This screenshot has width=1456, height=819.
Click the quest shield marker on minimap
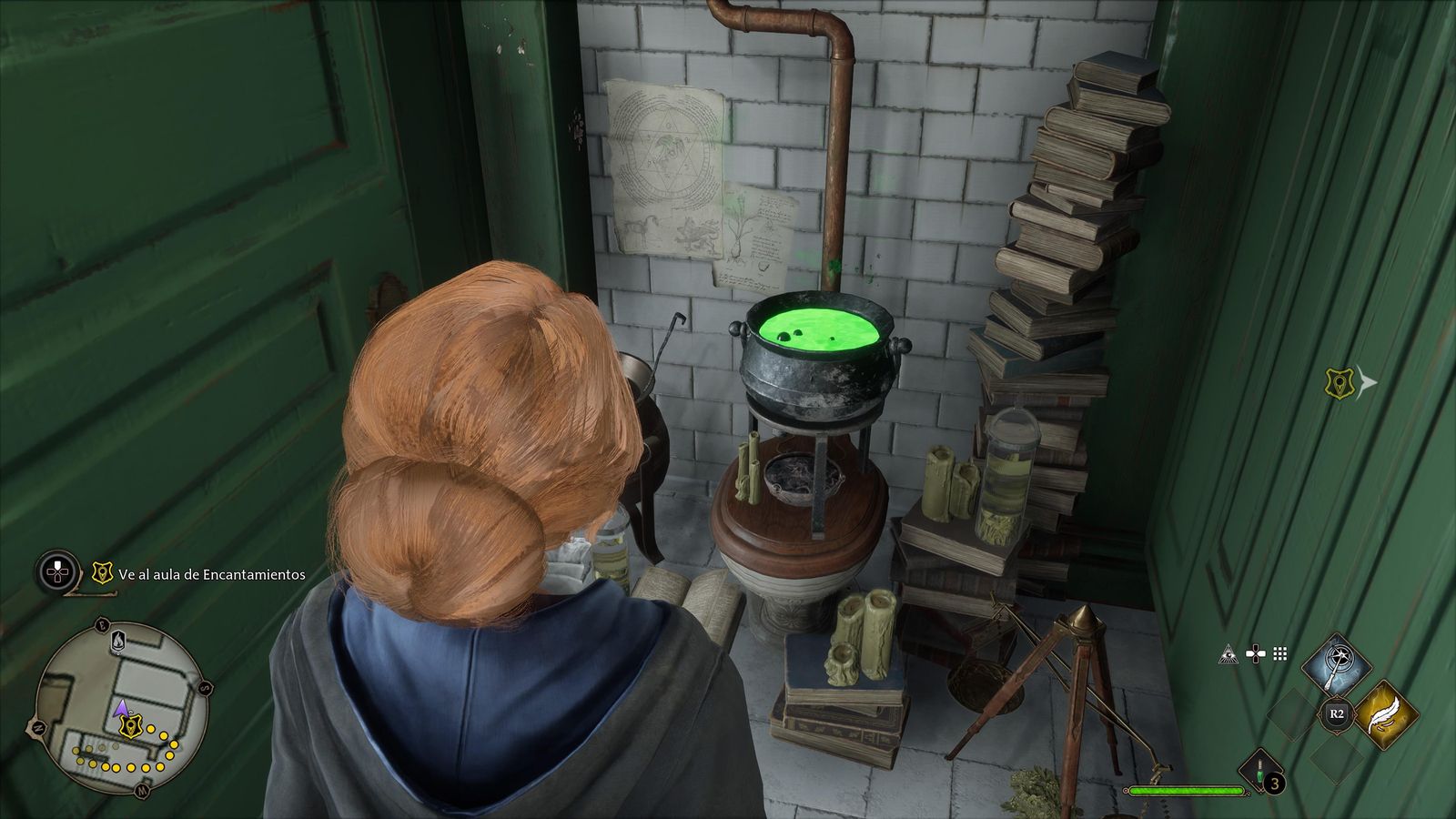pos(133,725)
